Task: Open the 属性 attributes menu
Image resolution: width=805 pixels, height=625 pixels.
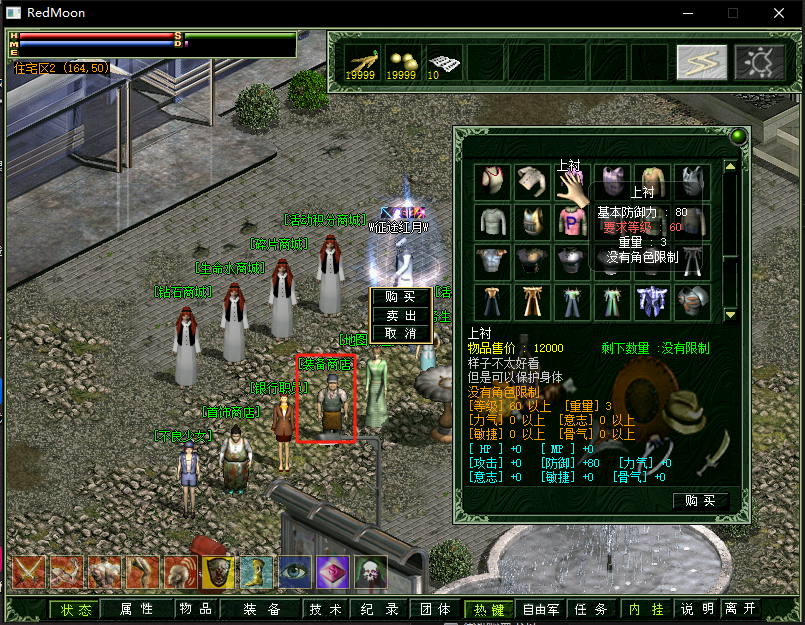Action: pos(136,609)
